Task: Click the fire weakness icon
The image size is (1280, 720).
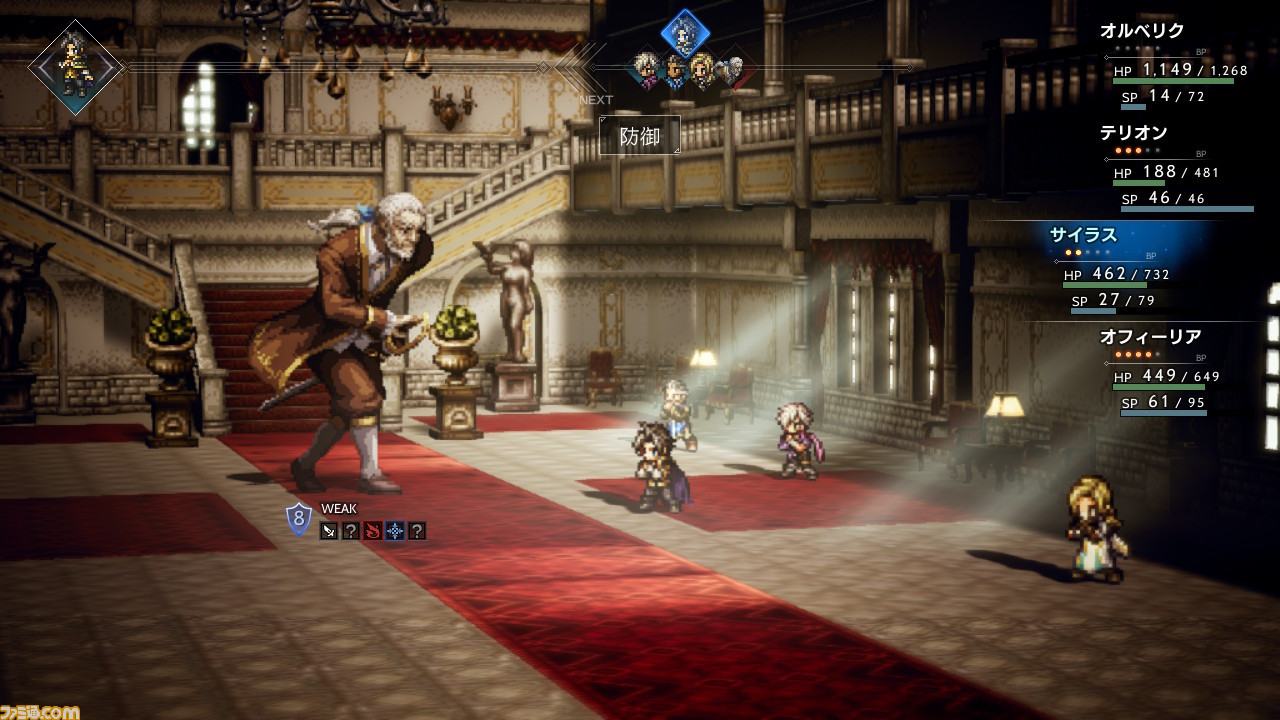Action: point(373,531)
